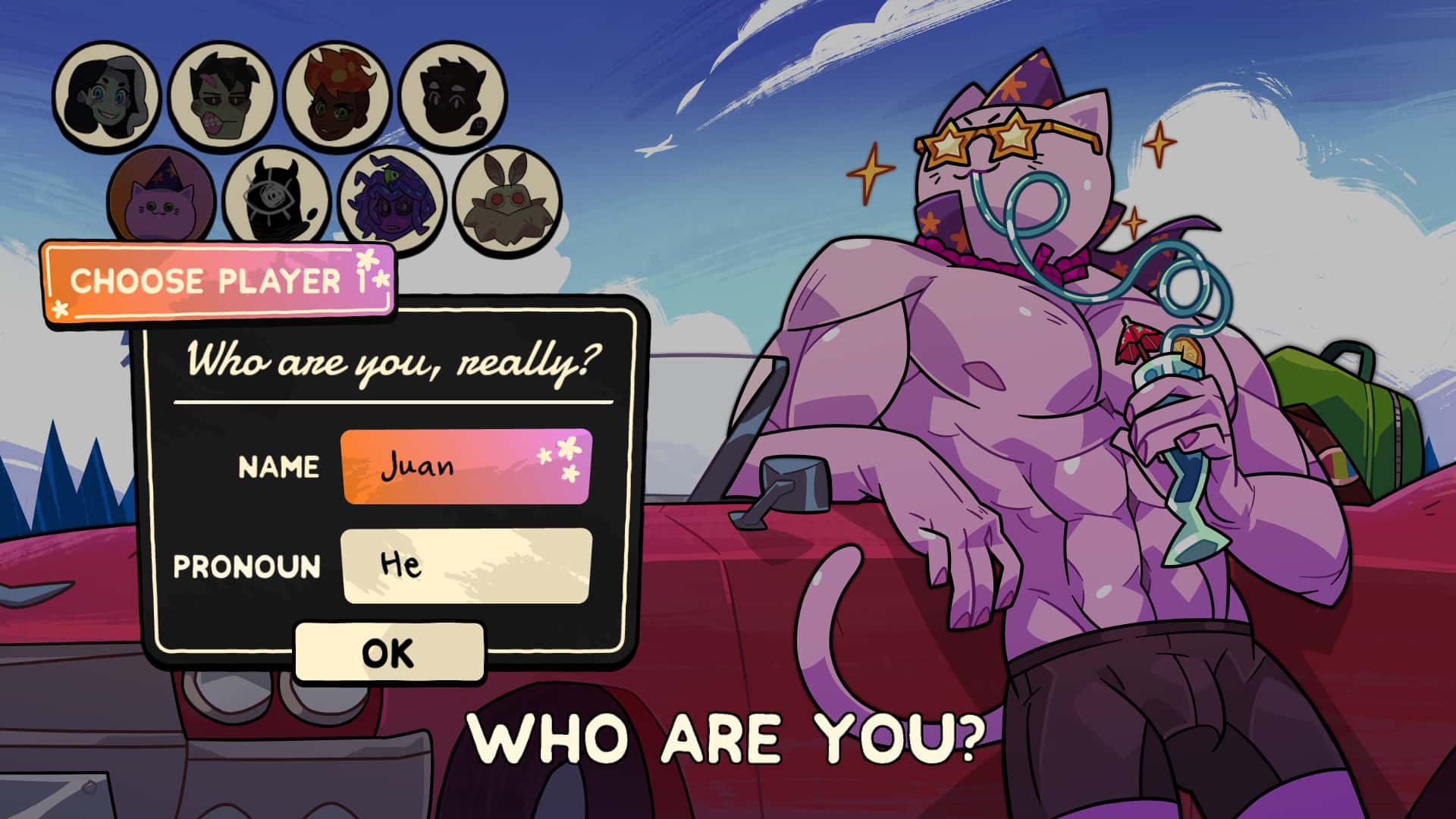Select the shadow monster character portrait

pos(451,95)
